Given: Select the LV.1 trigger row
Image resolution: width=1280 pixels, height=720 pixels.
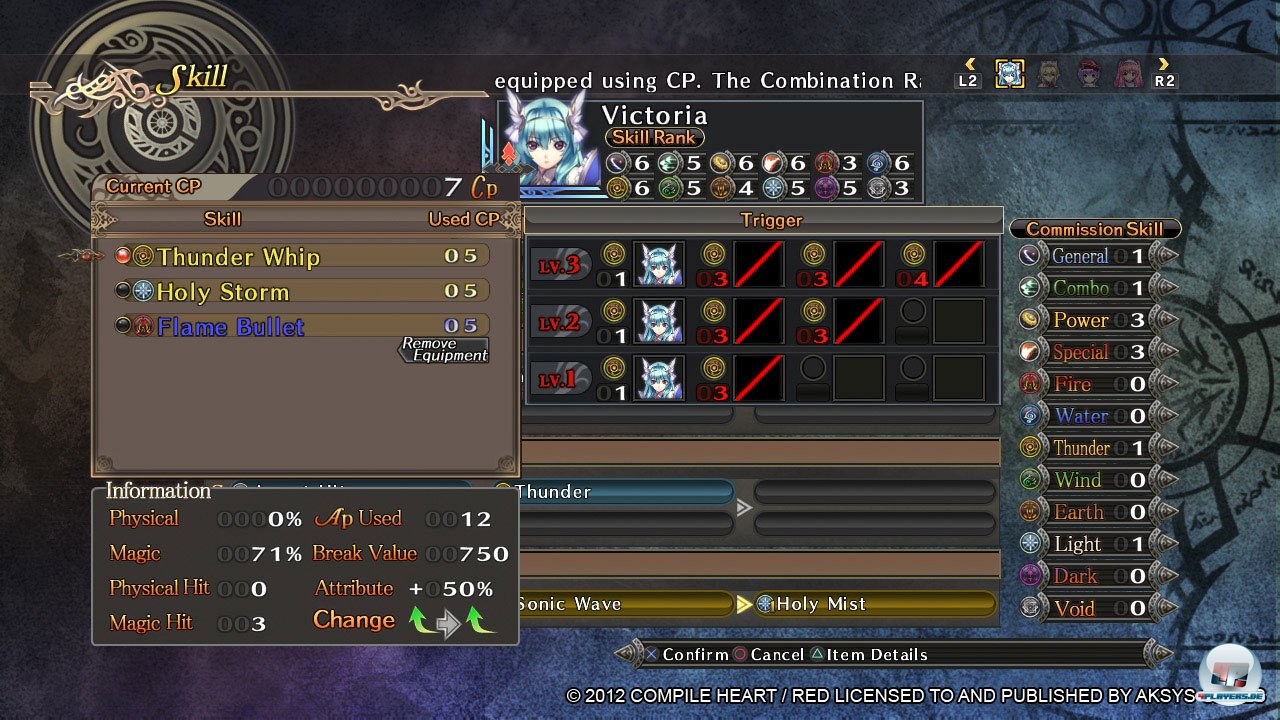Looking at the screenshot, I should click(x=560, y=379).
